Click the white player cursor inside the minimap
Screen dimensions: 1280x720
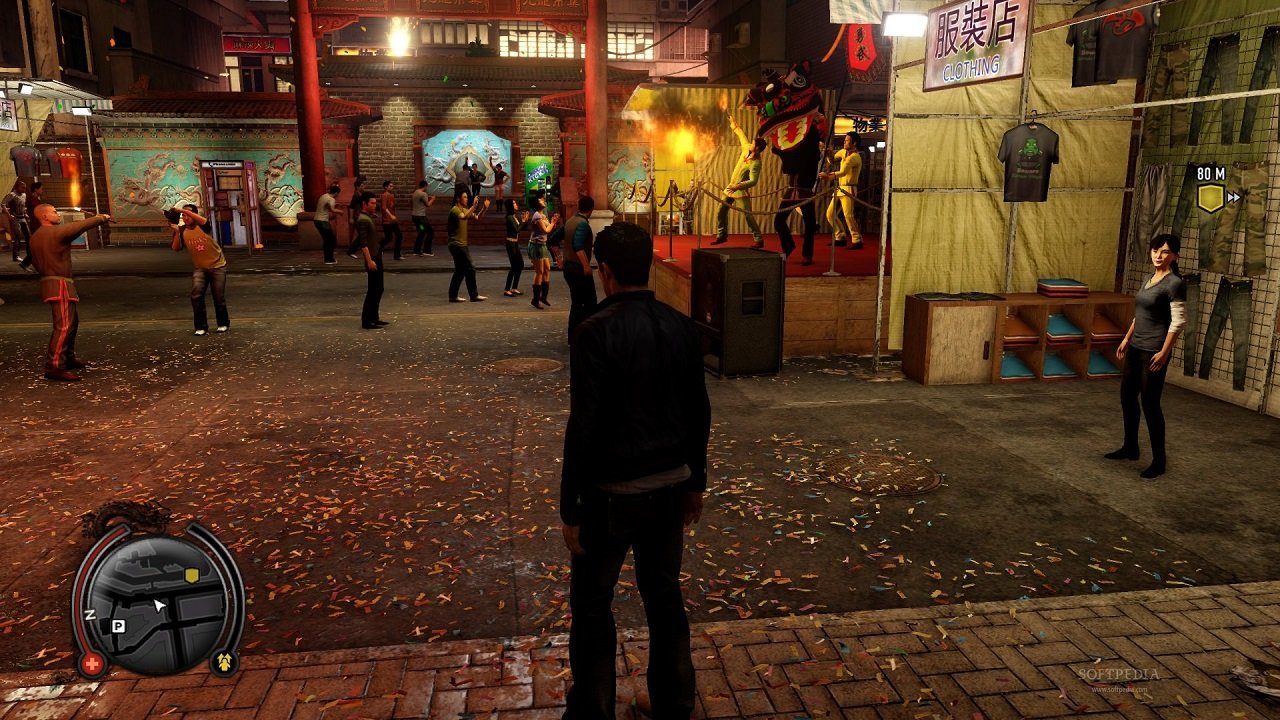(x=158, y=604)
